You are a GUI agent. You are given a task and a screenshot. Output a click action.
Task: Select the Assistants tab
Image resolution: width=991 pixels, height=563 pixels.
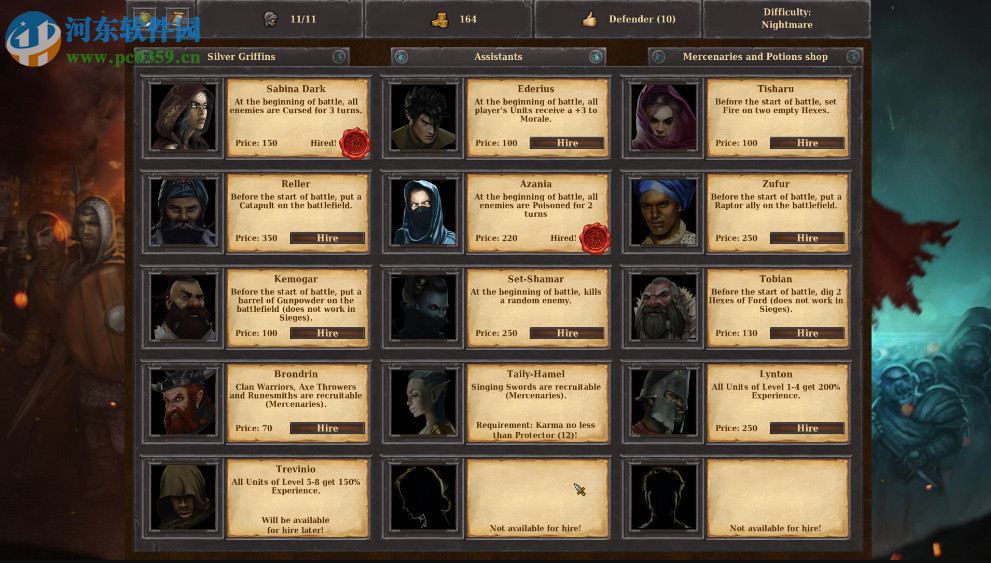click(x=498, y=57)
